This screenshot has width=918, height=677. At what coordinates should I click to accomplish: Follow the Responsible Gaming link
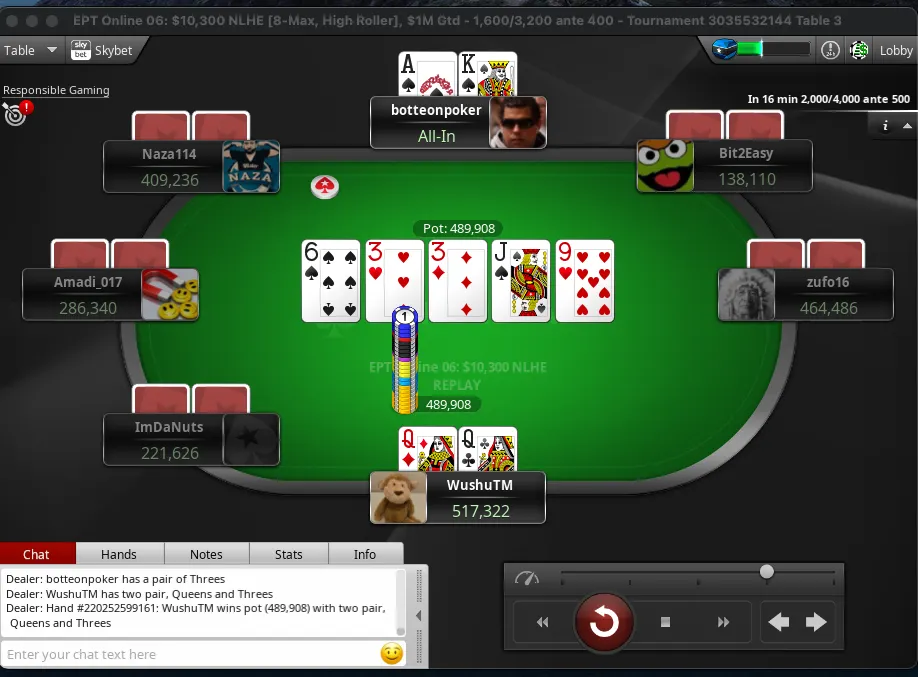click(x=56, y=90)
